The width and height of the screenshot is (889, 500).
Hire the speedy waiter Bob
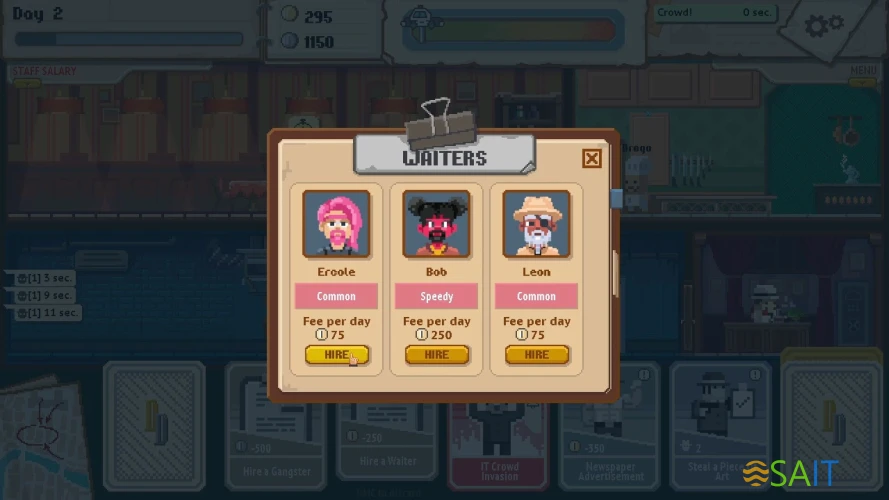click(436, 355)
